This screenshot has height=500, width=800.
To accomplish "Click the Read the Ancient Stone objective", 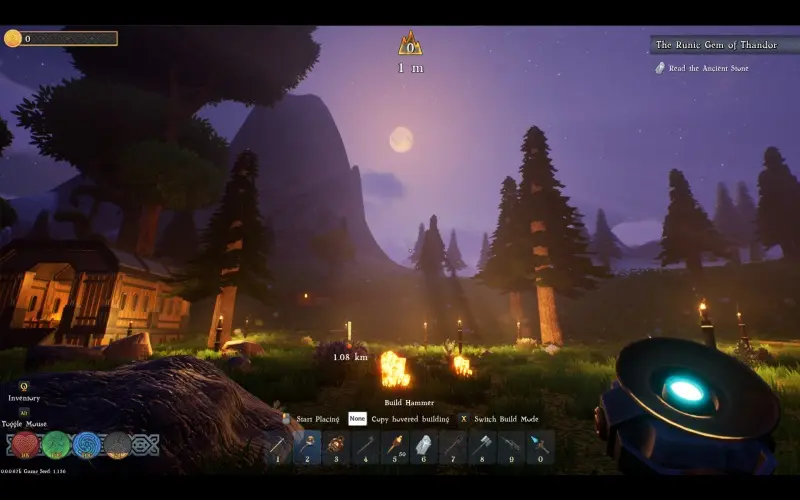I will [x=708, y=68].
